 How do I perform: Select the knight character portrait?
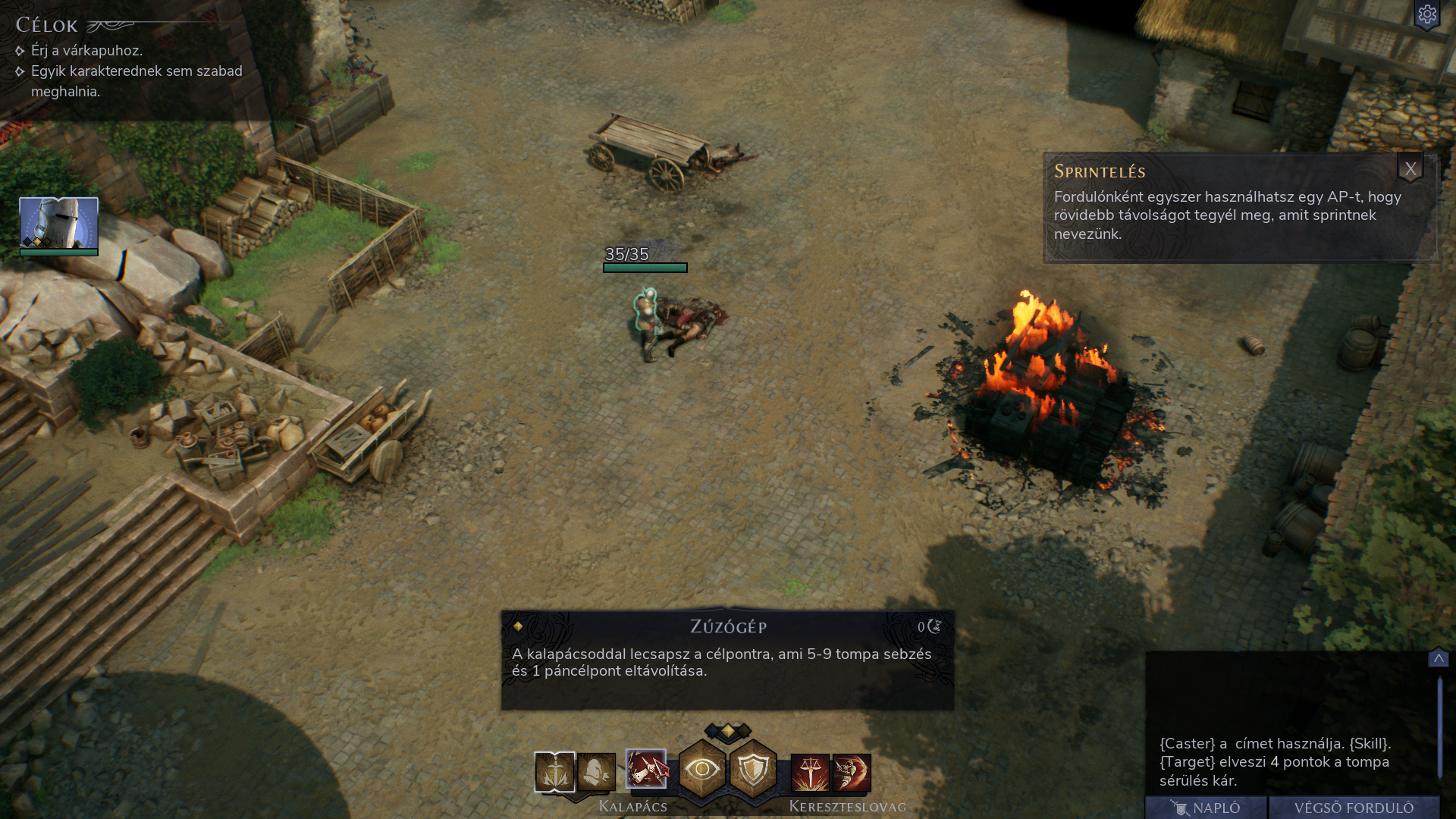[x=58, y=224]
